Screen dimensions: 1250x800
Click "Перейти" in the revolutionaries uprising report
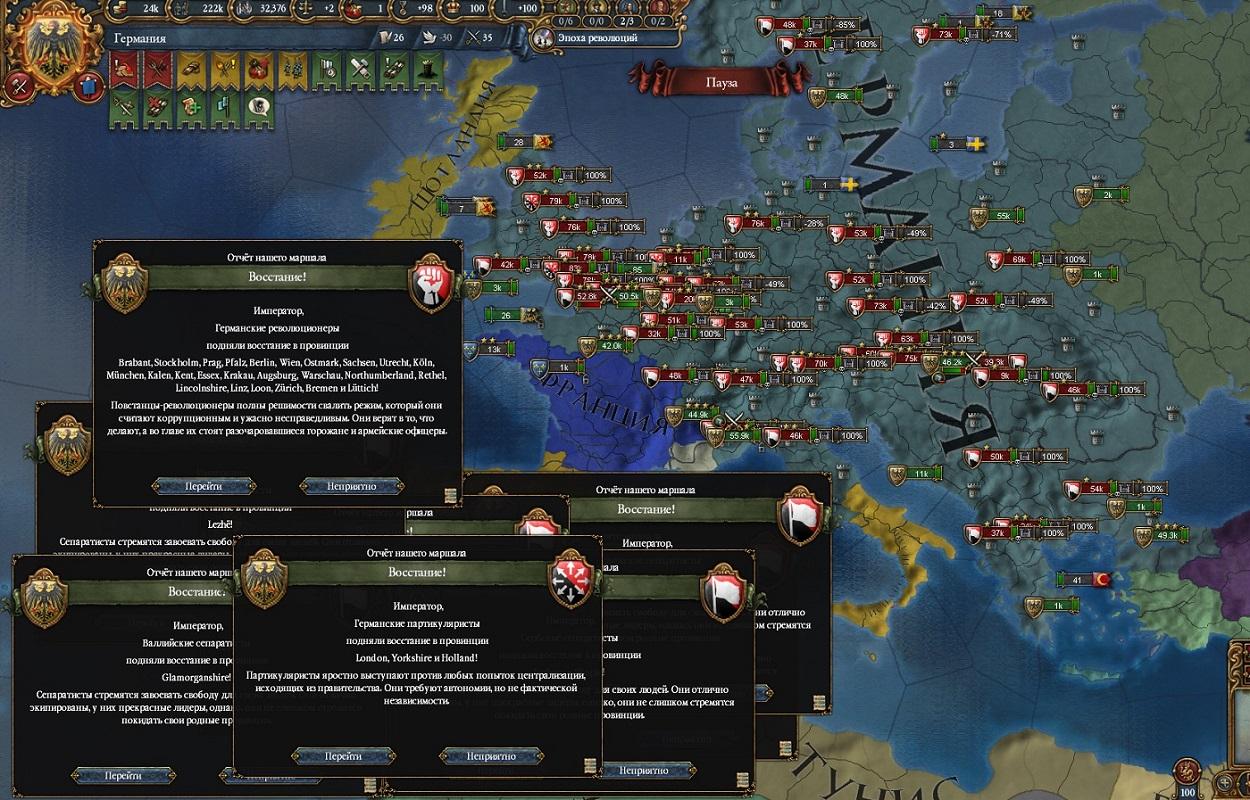[x=201, y=486]
